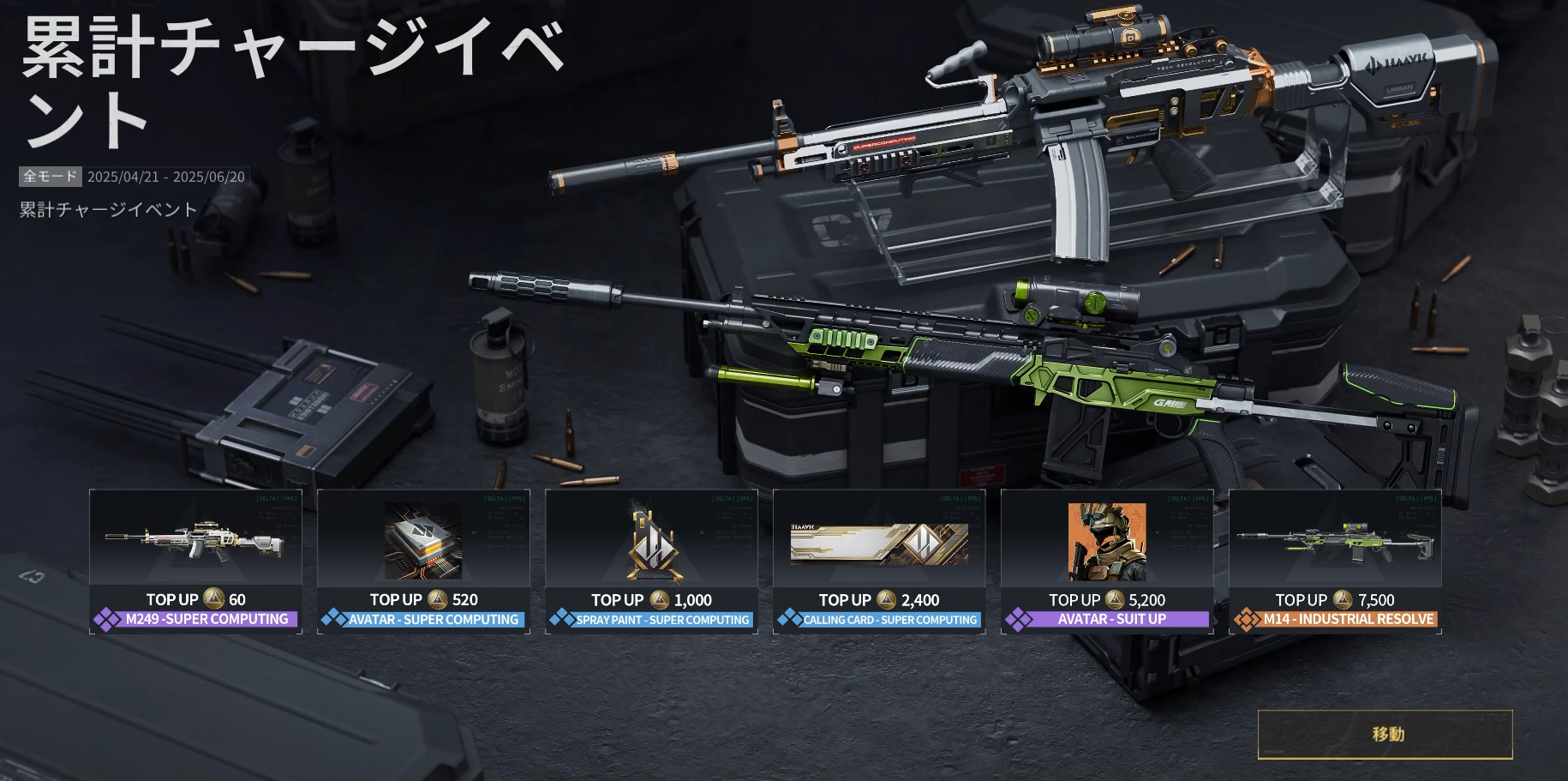Inspect the M14 Industrial Resolve reward
This screenshot has width=1568, height=781.
(x=1335, y=561)
